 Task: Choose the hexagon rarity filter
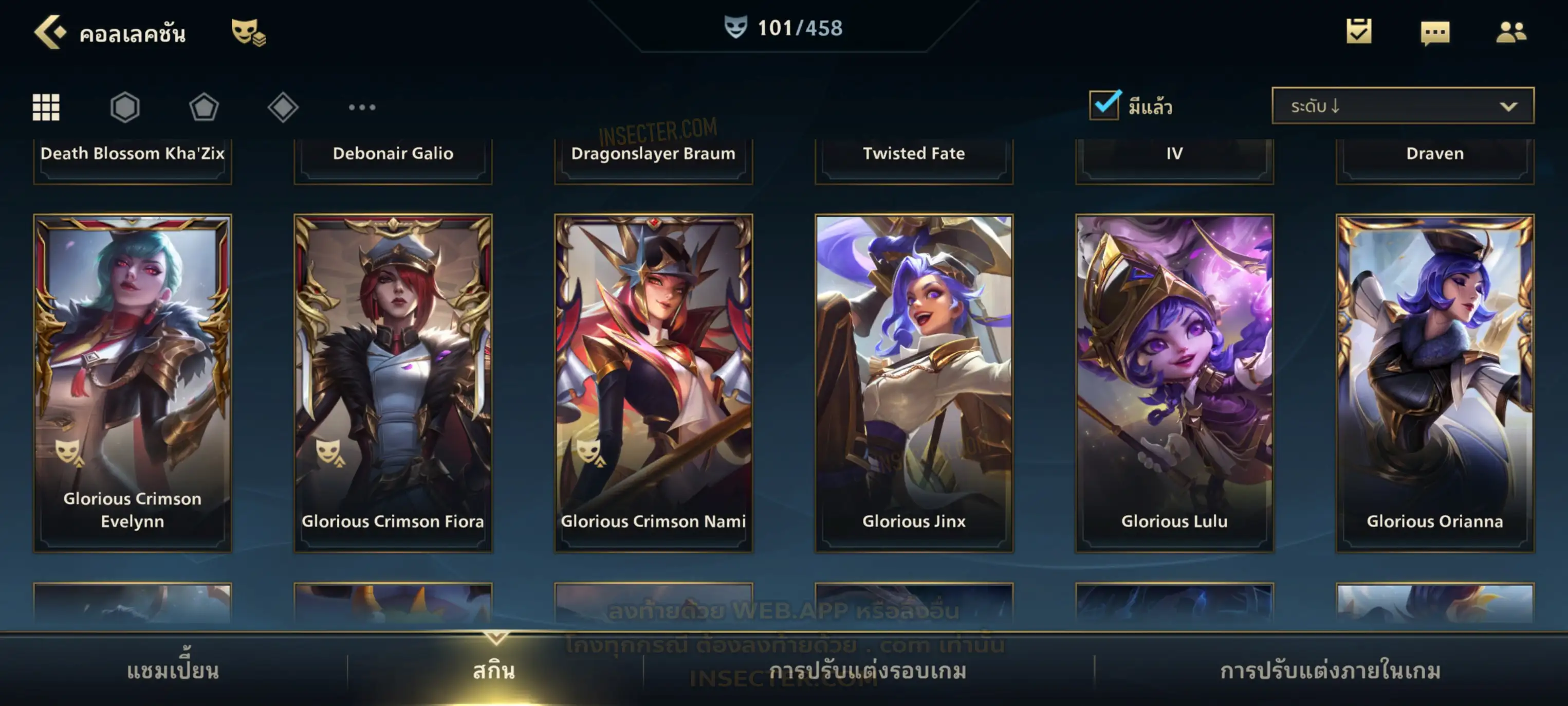click(x=125, y=107)
